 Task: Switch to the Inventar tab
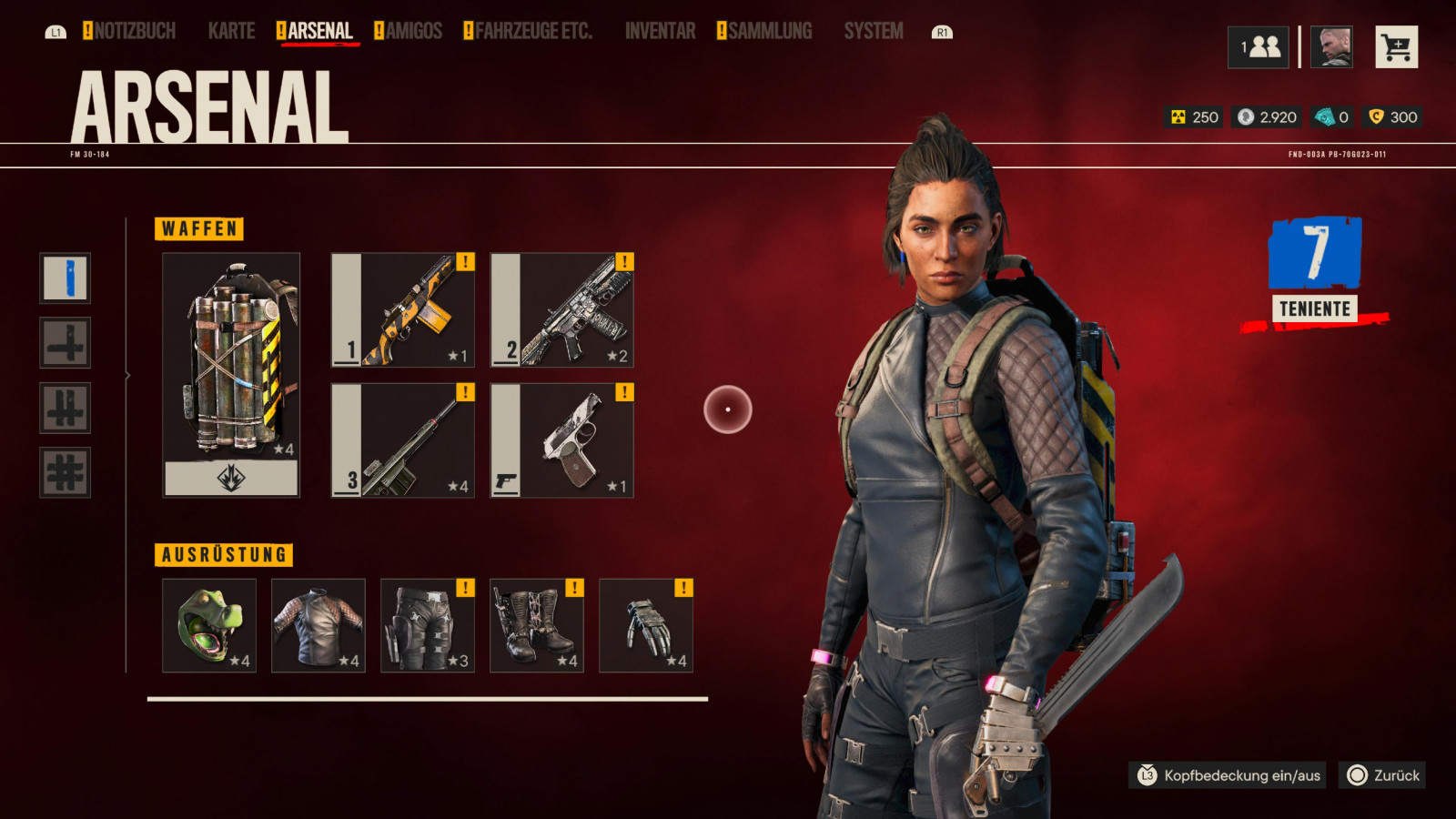tap(660, 32)
